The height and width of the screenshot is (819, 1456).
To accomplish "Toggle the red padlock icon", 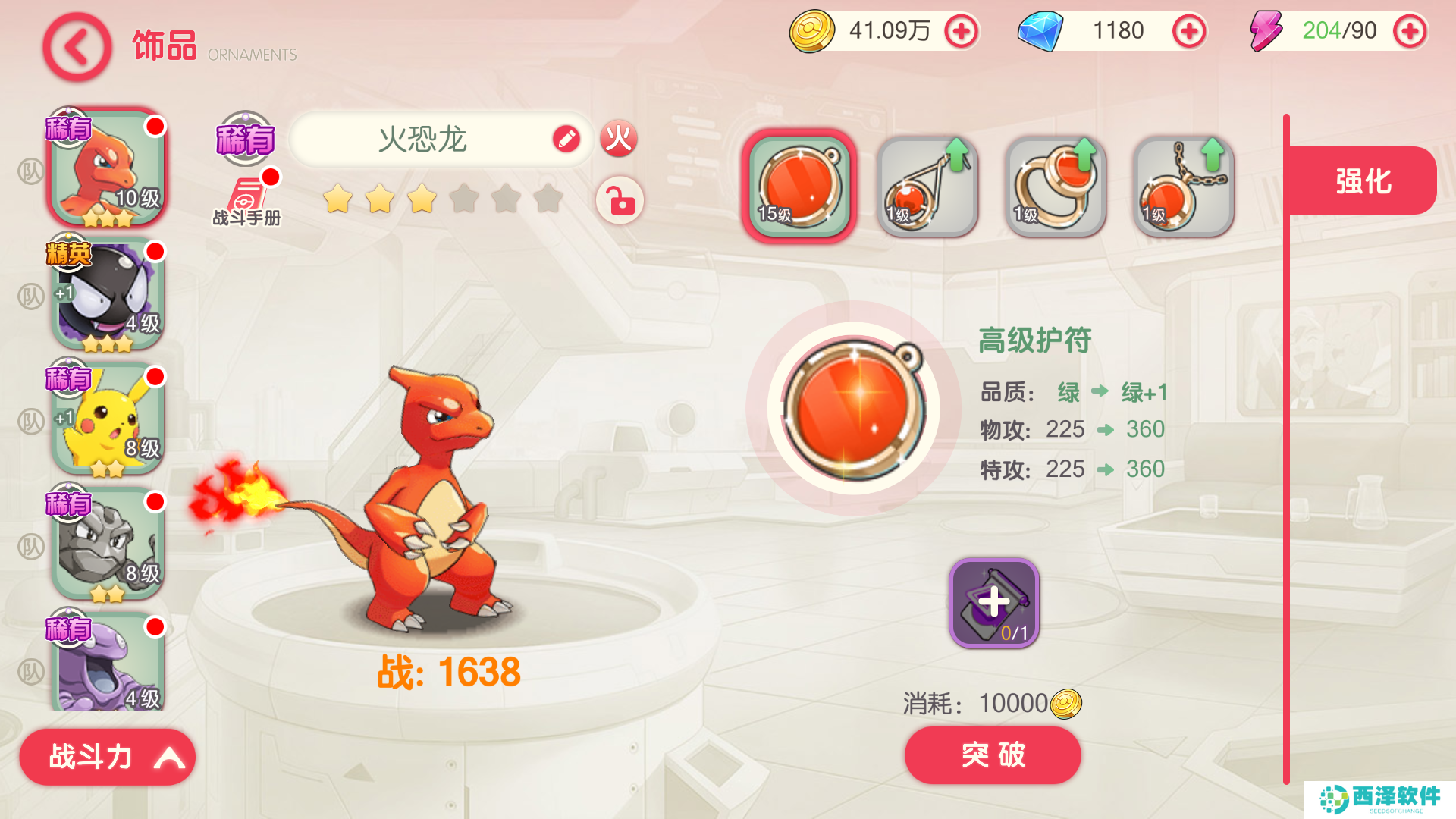I will (x=620, y=201).
